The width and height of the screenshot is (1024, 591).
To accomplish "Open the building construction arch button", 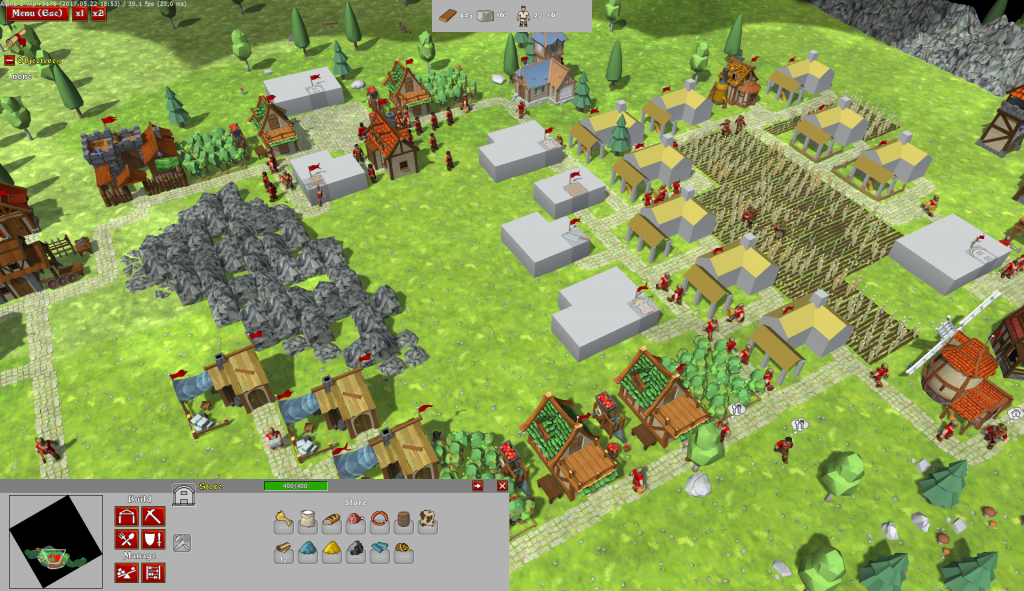I will click(126, 517).
